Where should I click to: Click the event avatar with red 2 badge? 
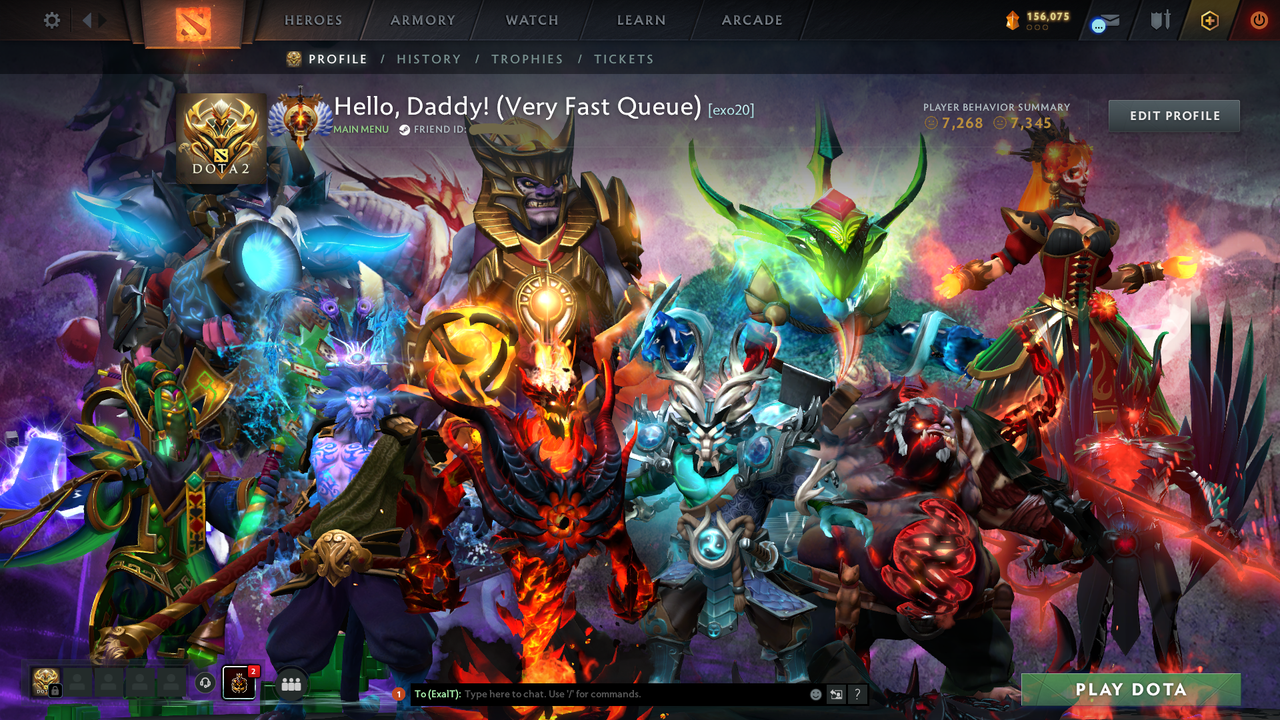click(239, 683)
